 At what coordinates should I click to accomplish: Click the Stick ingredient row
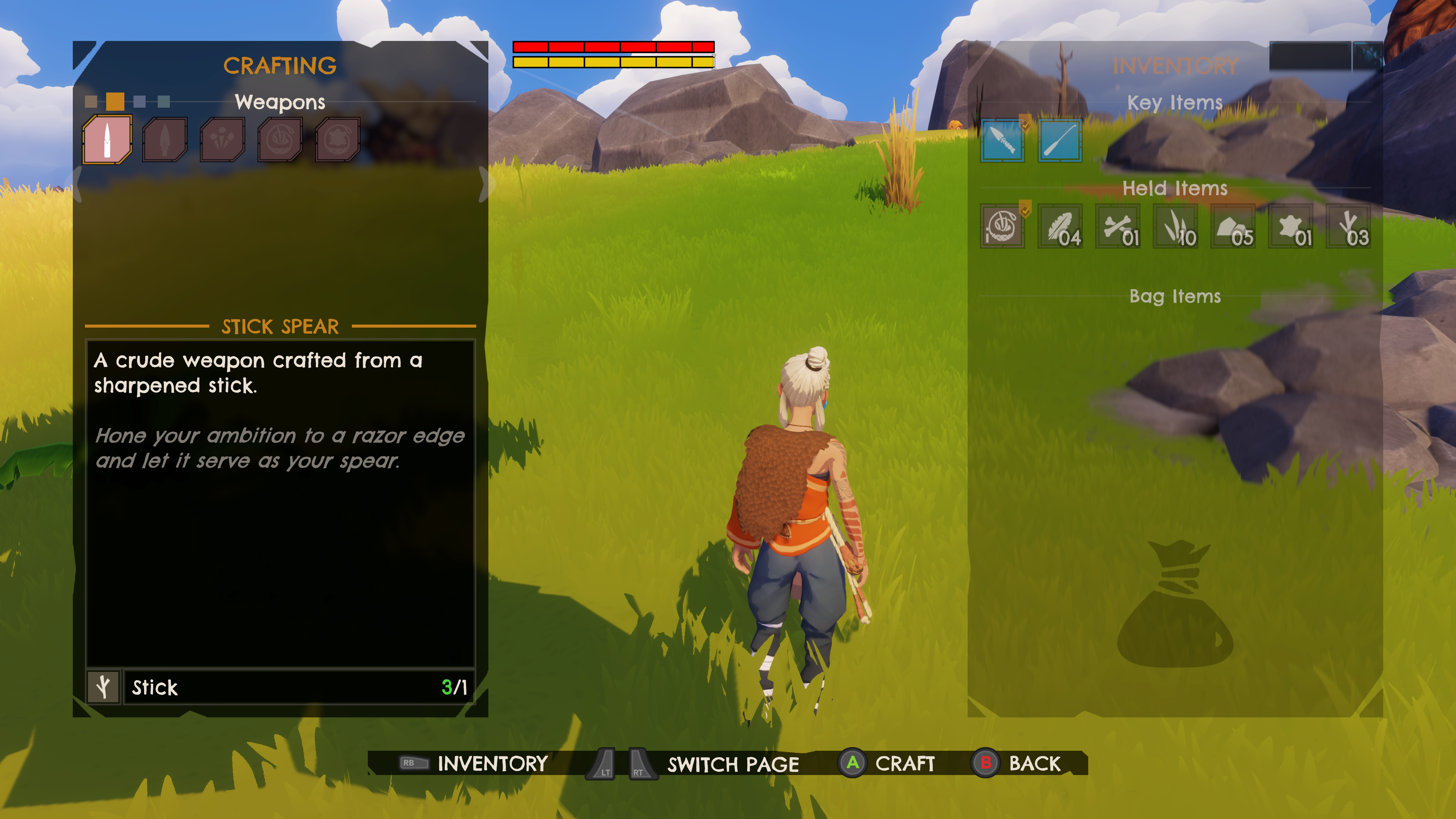click(x=280, y=687)
